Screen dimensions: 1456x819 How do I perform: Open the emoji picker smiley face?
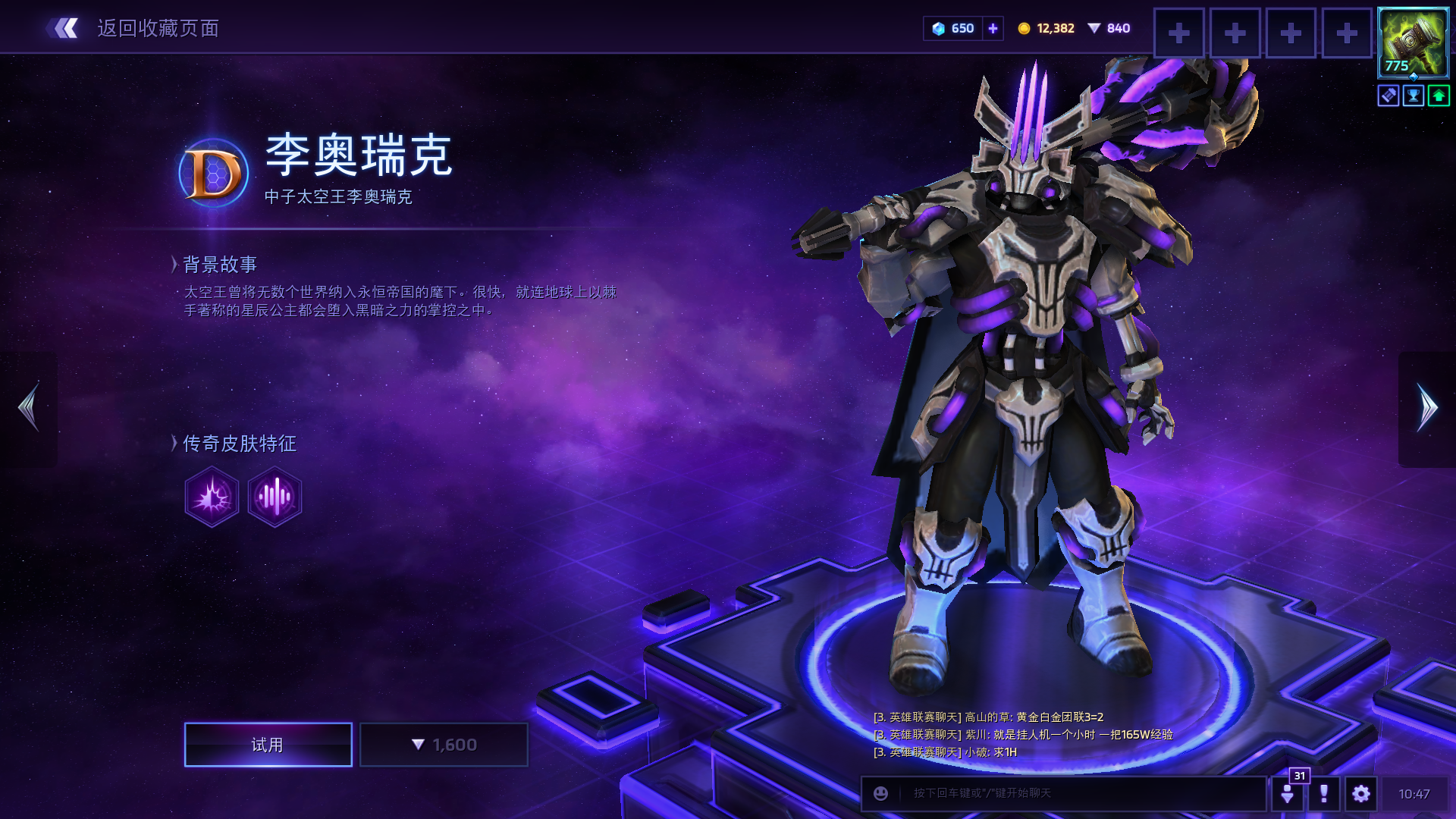click(880, 793)
